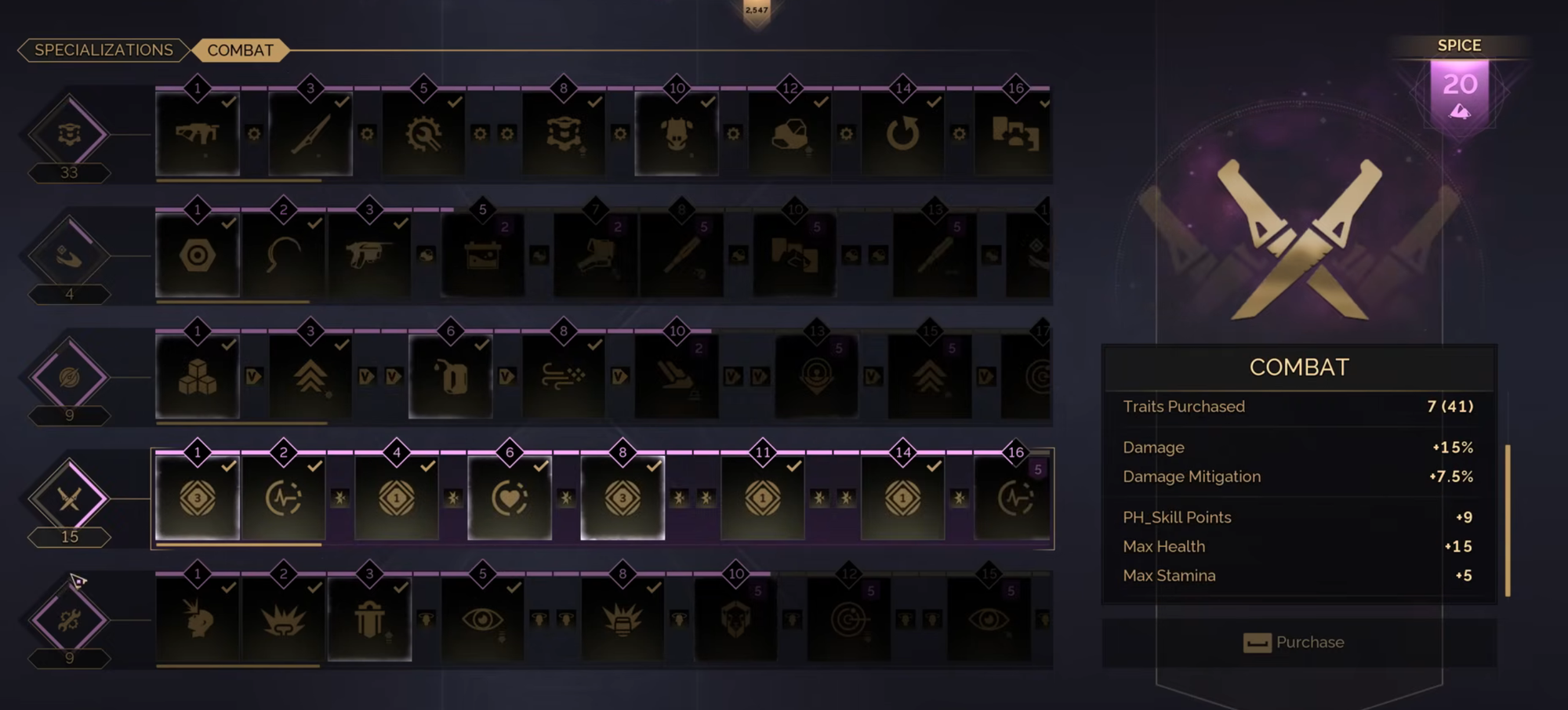Image resolution: width=1568 pixels, height=710 pixels.
Task: Select the specialization row icon showing level 4
Action: tap(69, 255)
